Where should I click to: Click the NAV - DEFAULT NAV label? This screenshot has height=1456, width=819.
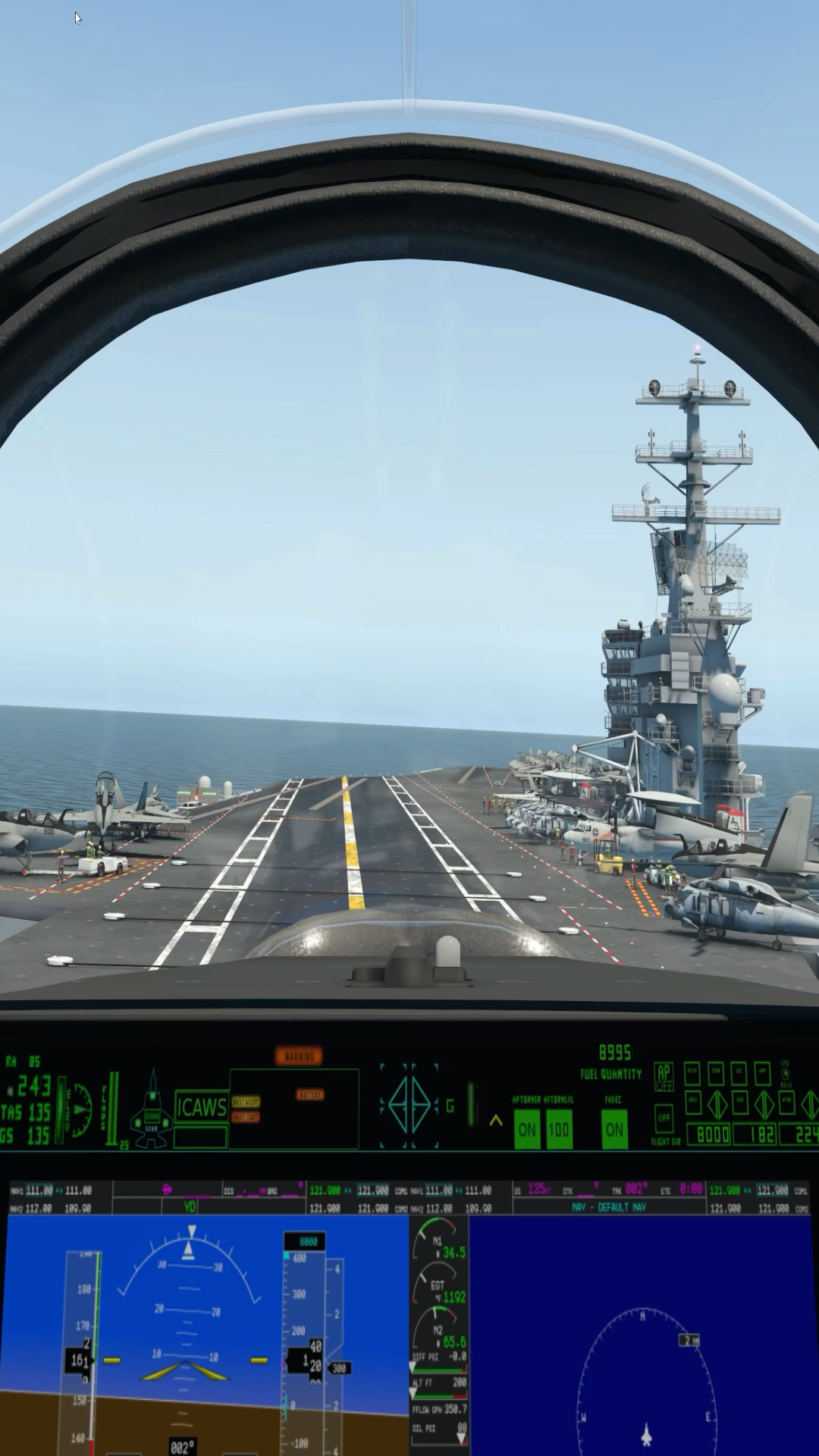tap(609, 1207)
